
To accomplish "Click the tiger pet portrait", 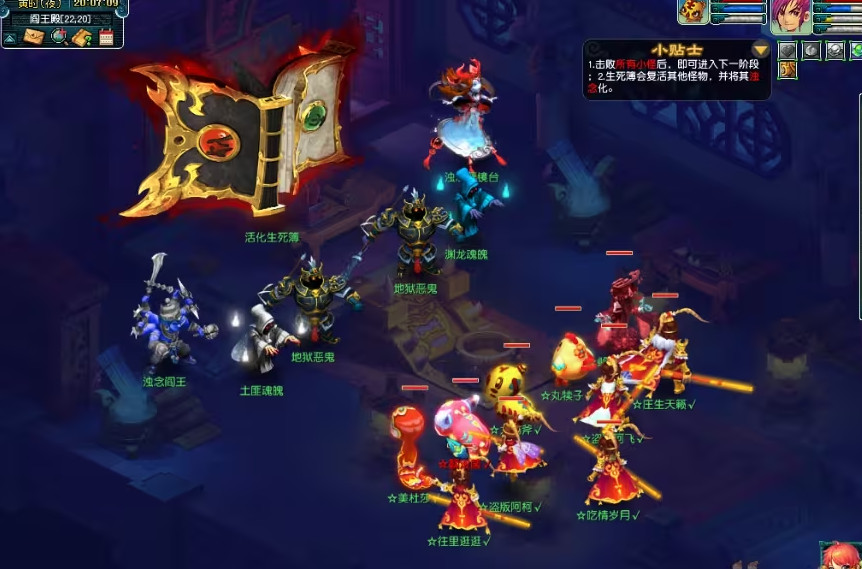I will (693, 11).
